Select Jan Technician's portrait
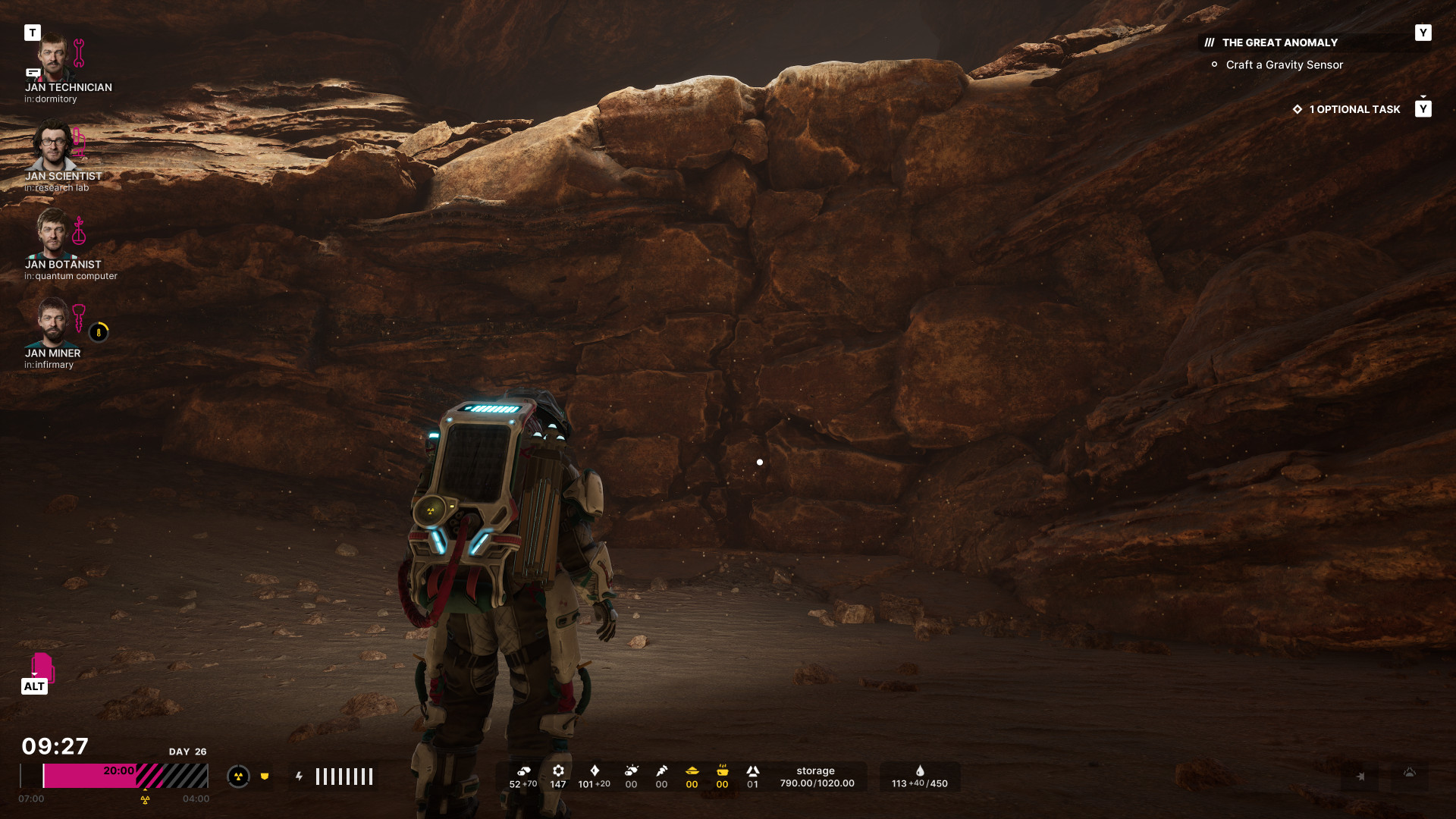 click(53, 58)
